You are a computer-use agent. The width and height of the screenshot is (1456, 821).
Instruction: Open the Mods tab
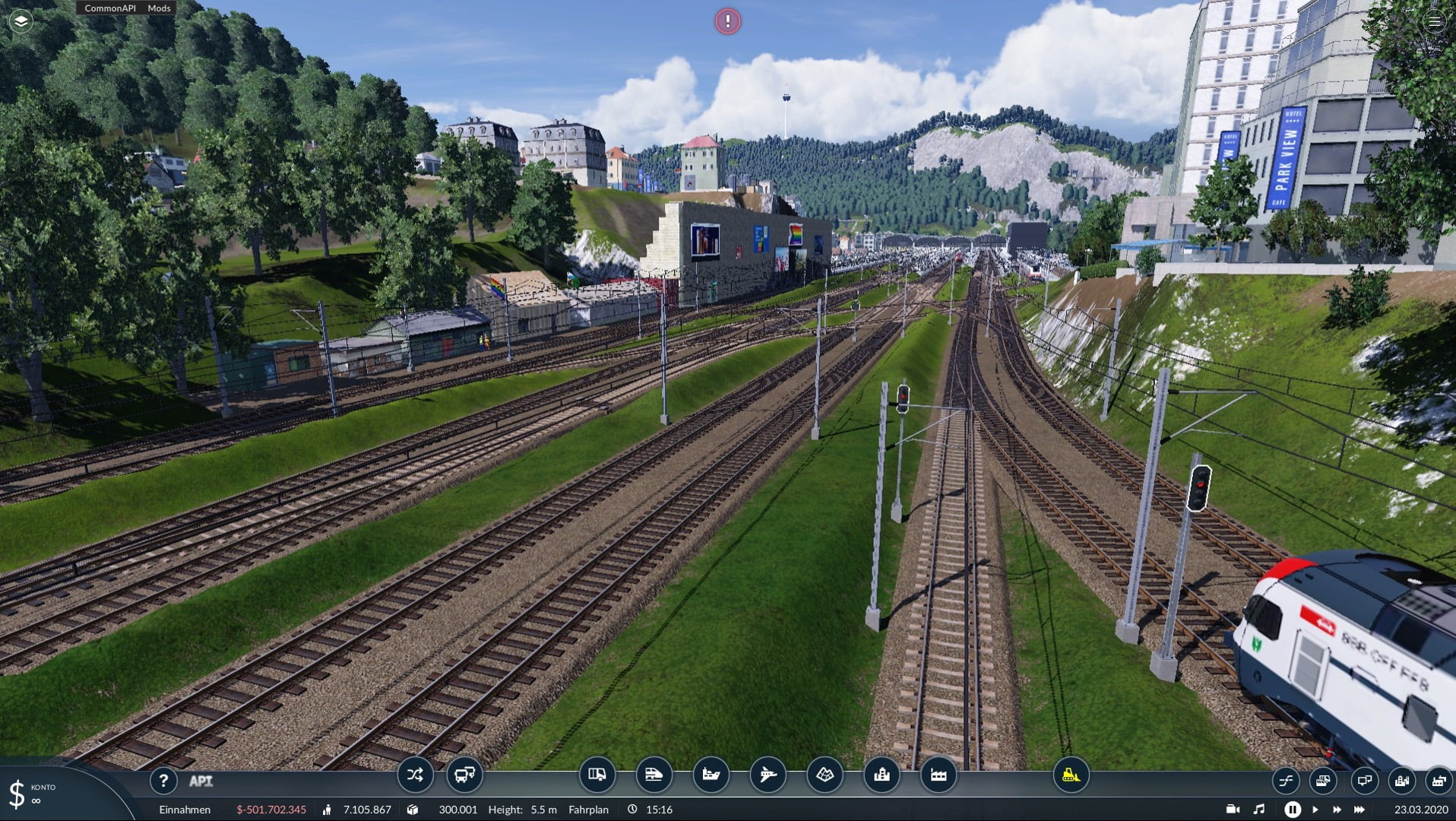[x=159, y=8]
